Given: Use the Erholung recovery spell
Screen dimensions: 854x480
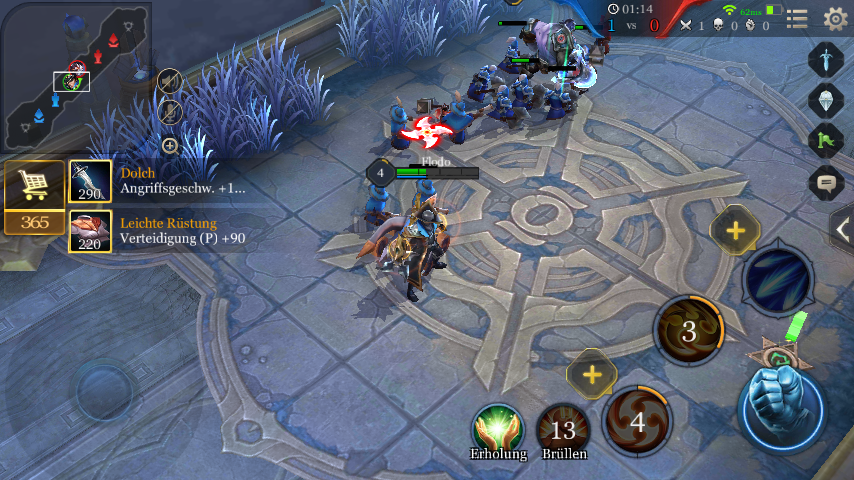Looking at the screenshot, I should (498, 428).
